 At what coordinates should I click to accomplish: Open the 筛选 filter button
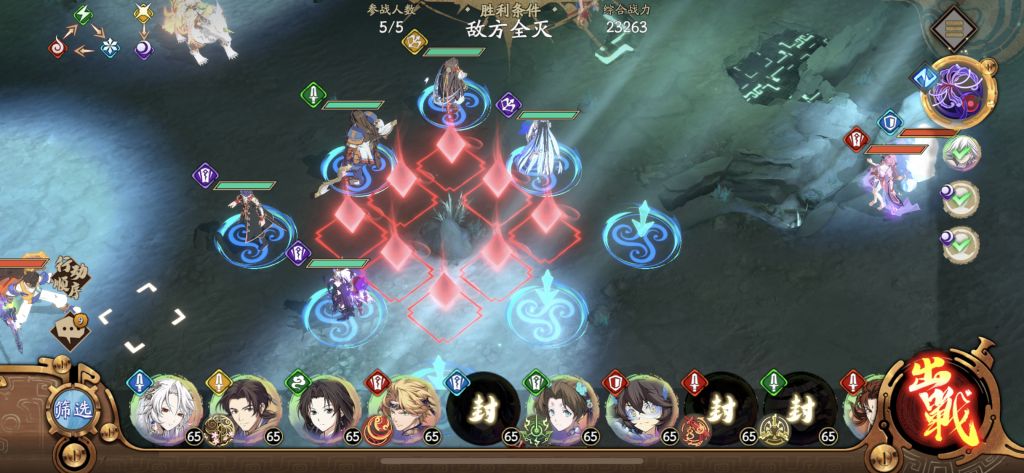click(71, 415)
